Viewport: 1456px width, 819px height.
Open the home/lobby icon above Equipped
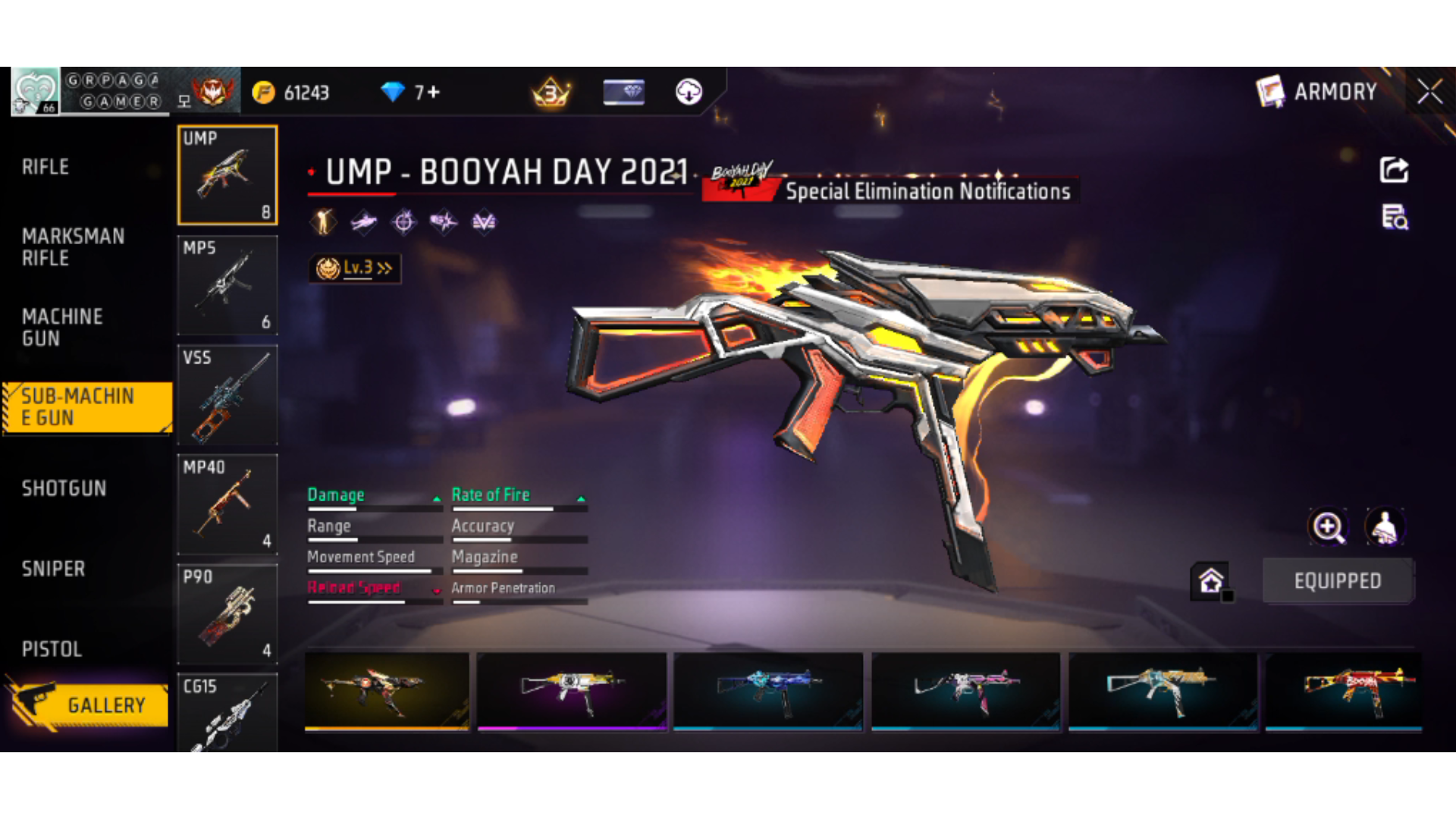point(1212,582)
